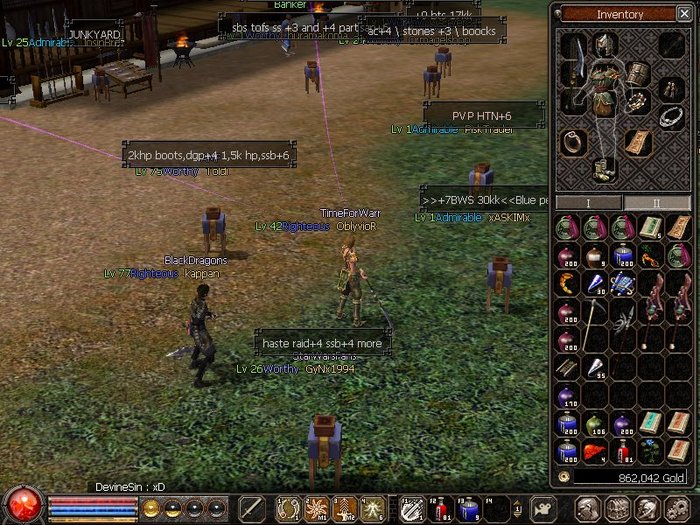Use the blue potion in the quickslot bar

click(467, 508)
